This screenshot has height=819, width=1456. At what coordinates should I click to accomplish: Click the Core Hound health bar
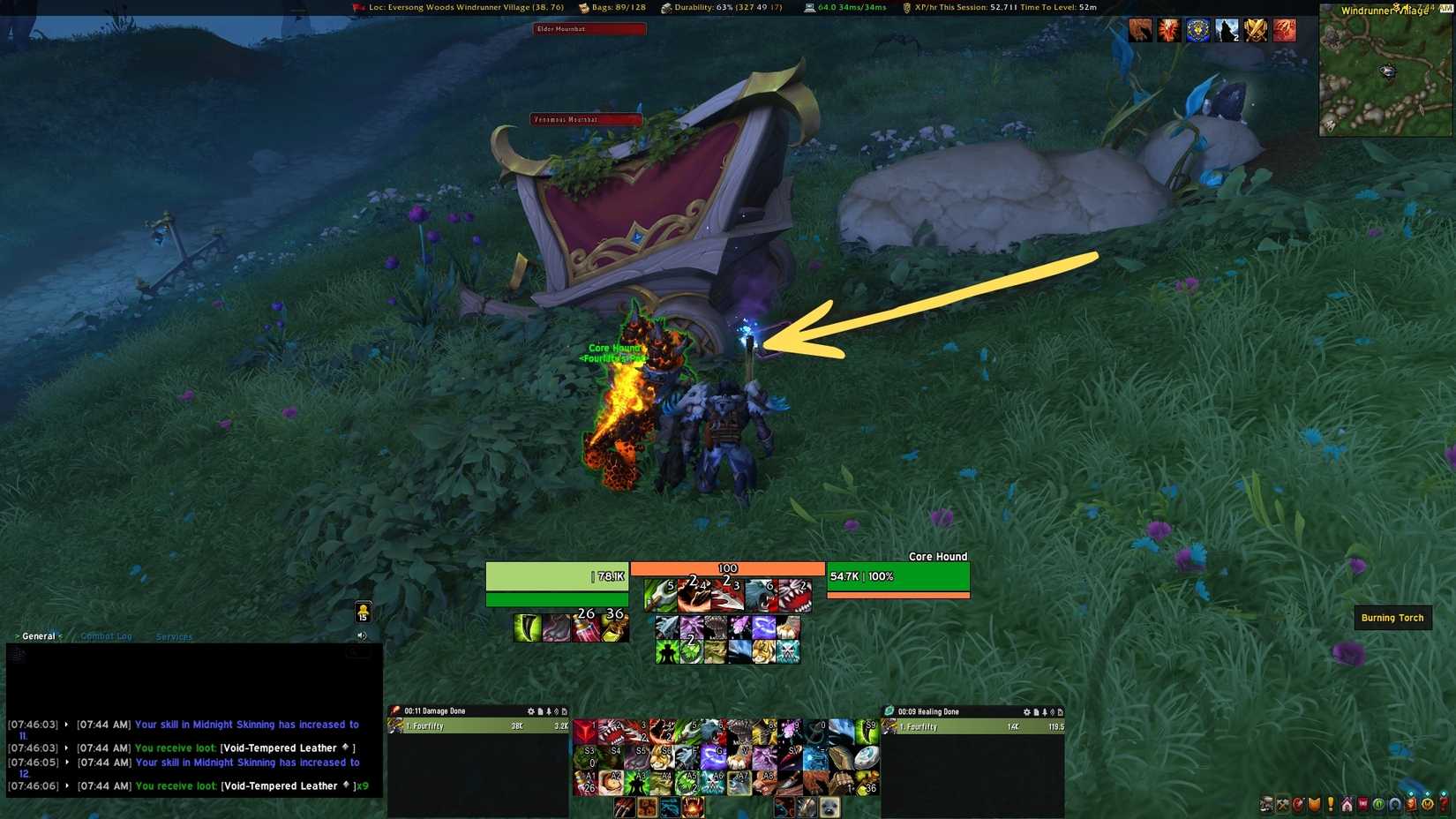click(897, 575)
